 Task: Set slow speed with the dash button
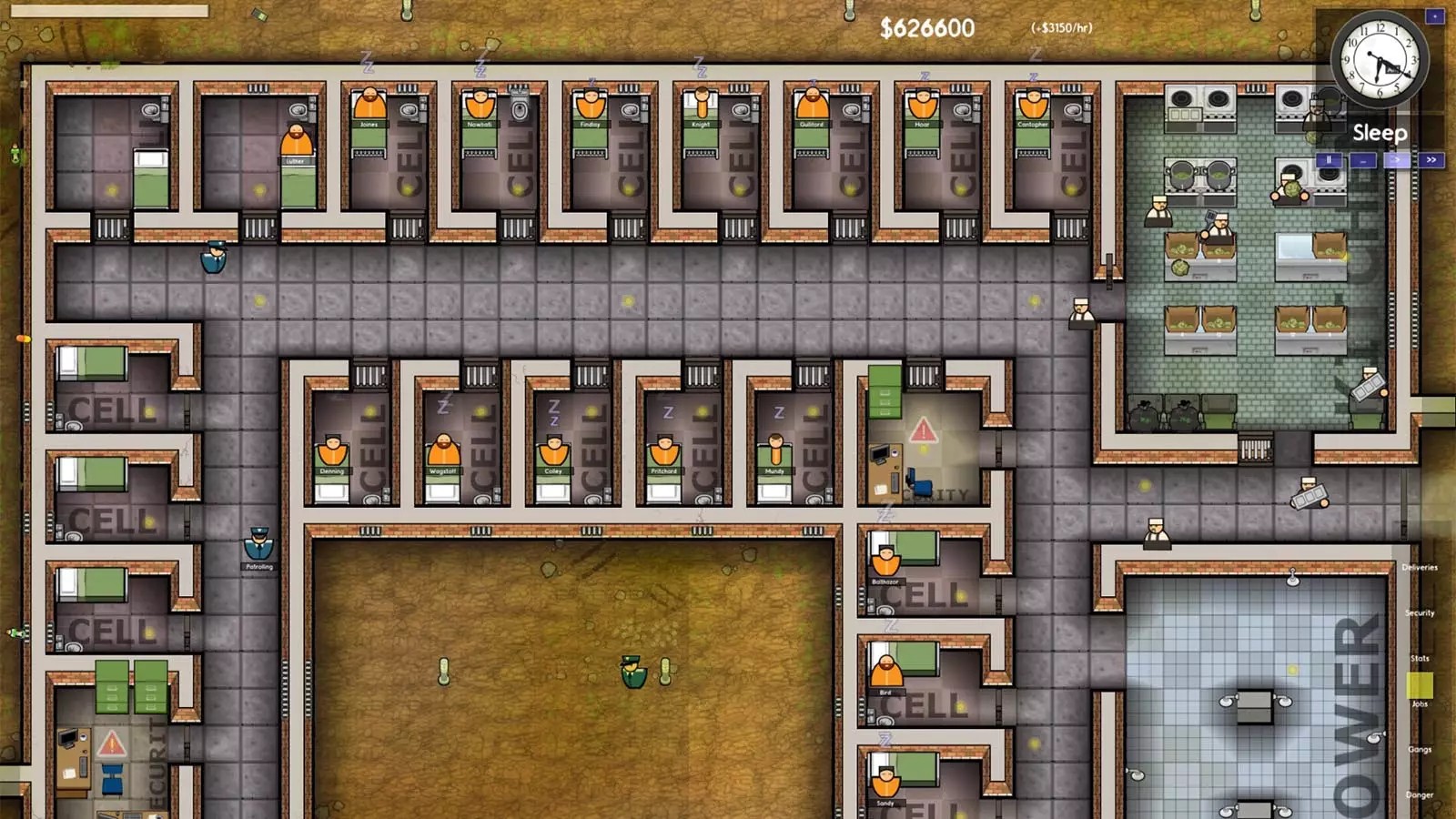[x=1362, y=160]
